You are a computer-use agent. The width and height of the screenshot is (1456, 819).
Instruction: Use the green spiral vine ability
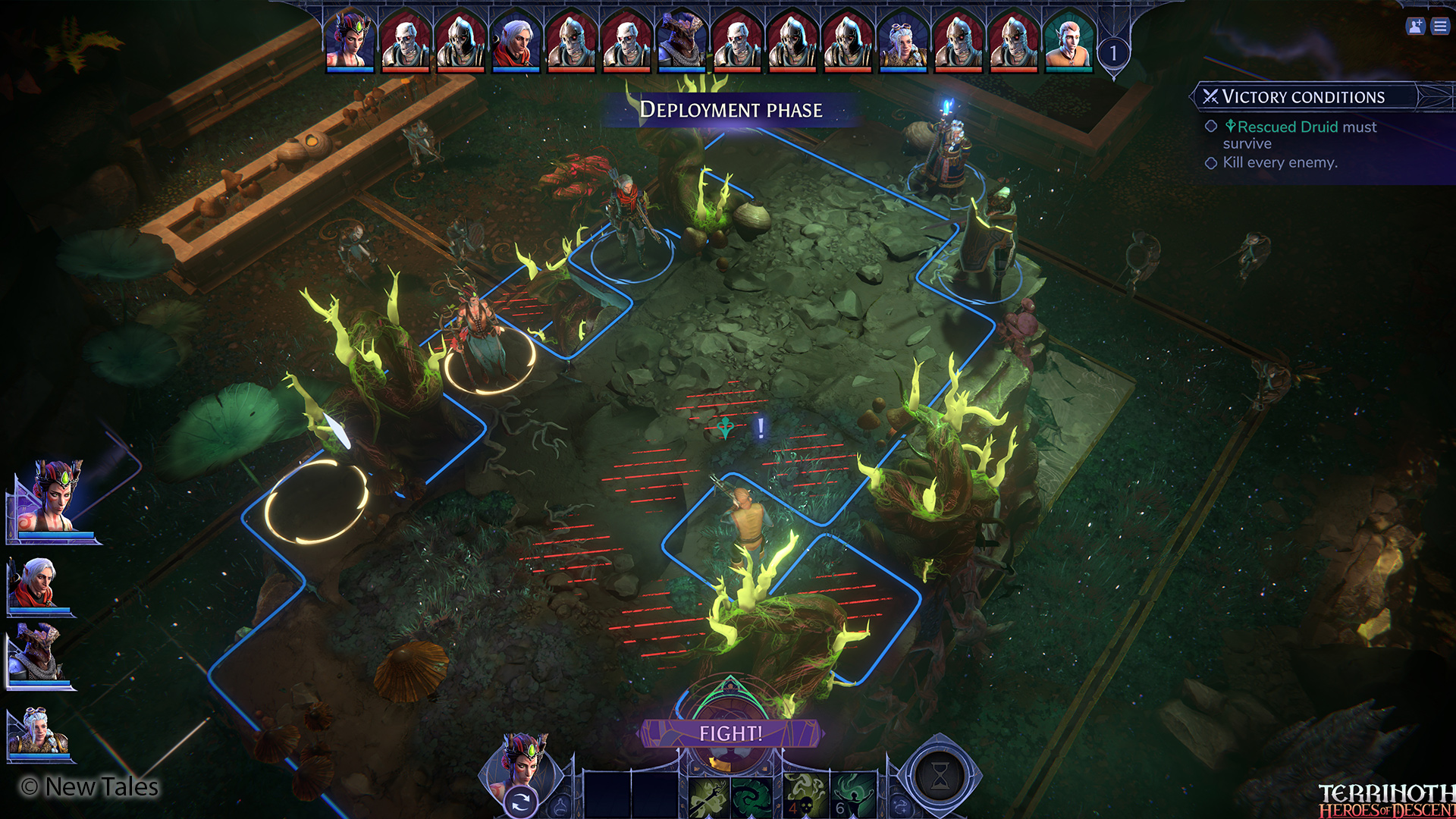tap(752, 797)
